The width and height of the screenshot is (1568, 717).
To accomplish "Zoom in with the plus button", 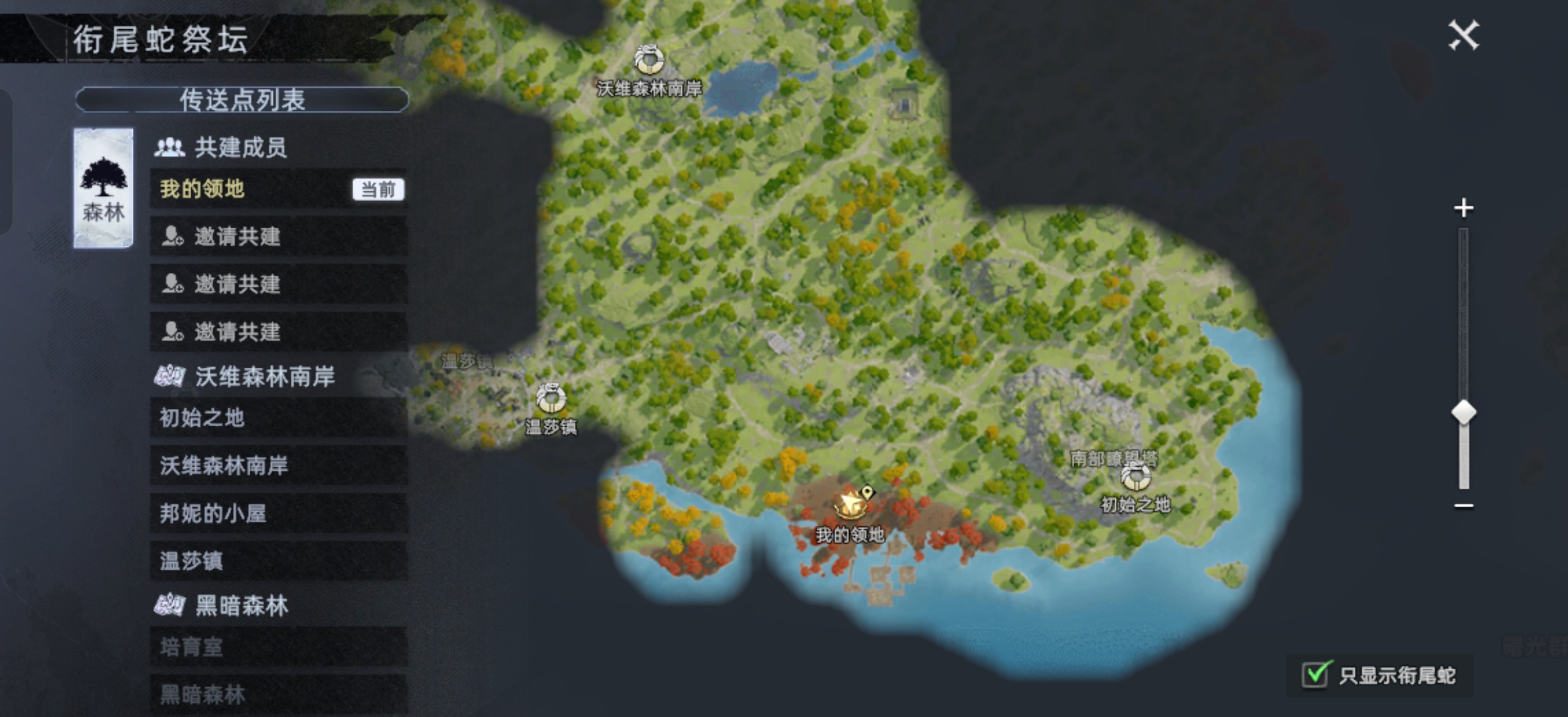I will tap(1464, 208).
